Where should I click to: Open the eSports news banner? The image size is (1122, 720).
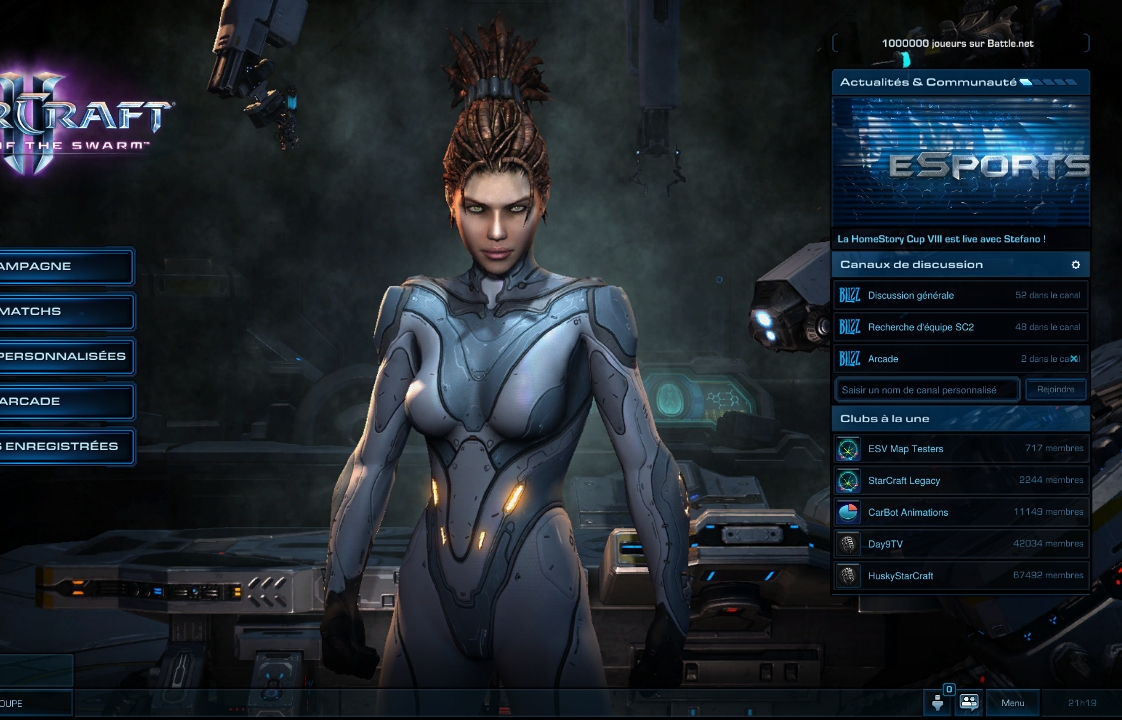click(960, 163)
